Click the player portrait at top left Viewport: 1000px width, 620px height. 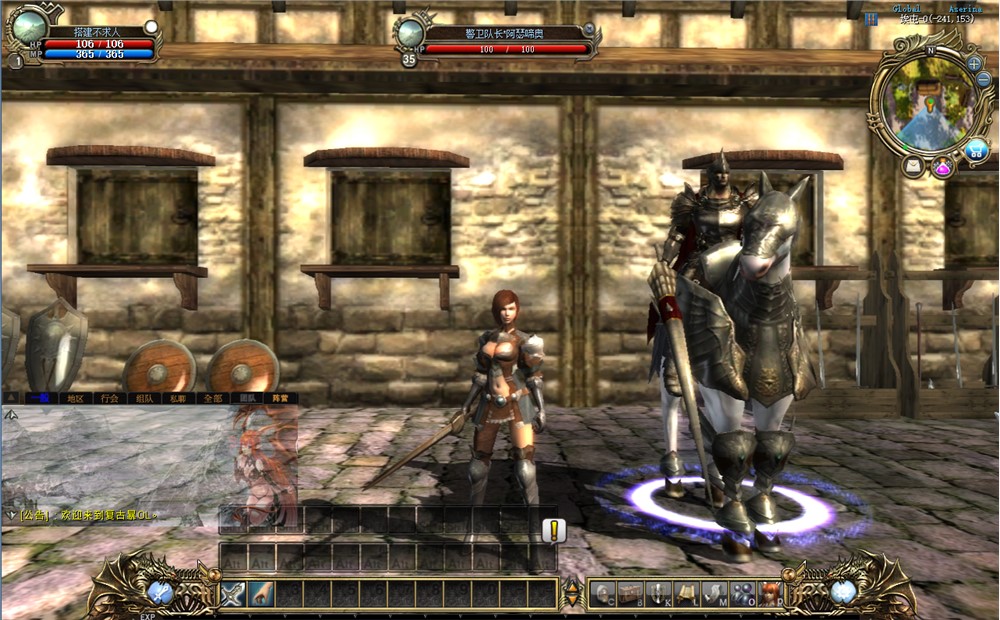pyautogui.click(x=29, y=28)
